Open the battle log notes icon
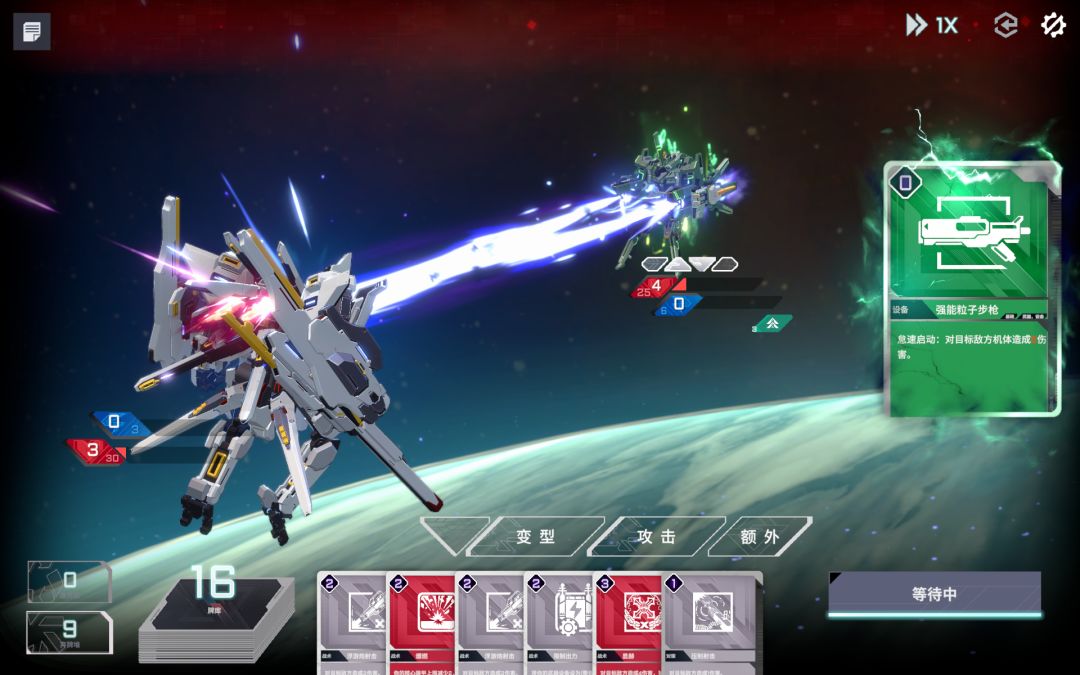 [x=32, y=32]
